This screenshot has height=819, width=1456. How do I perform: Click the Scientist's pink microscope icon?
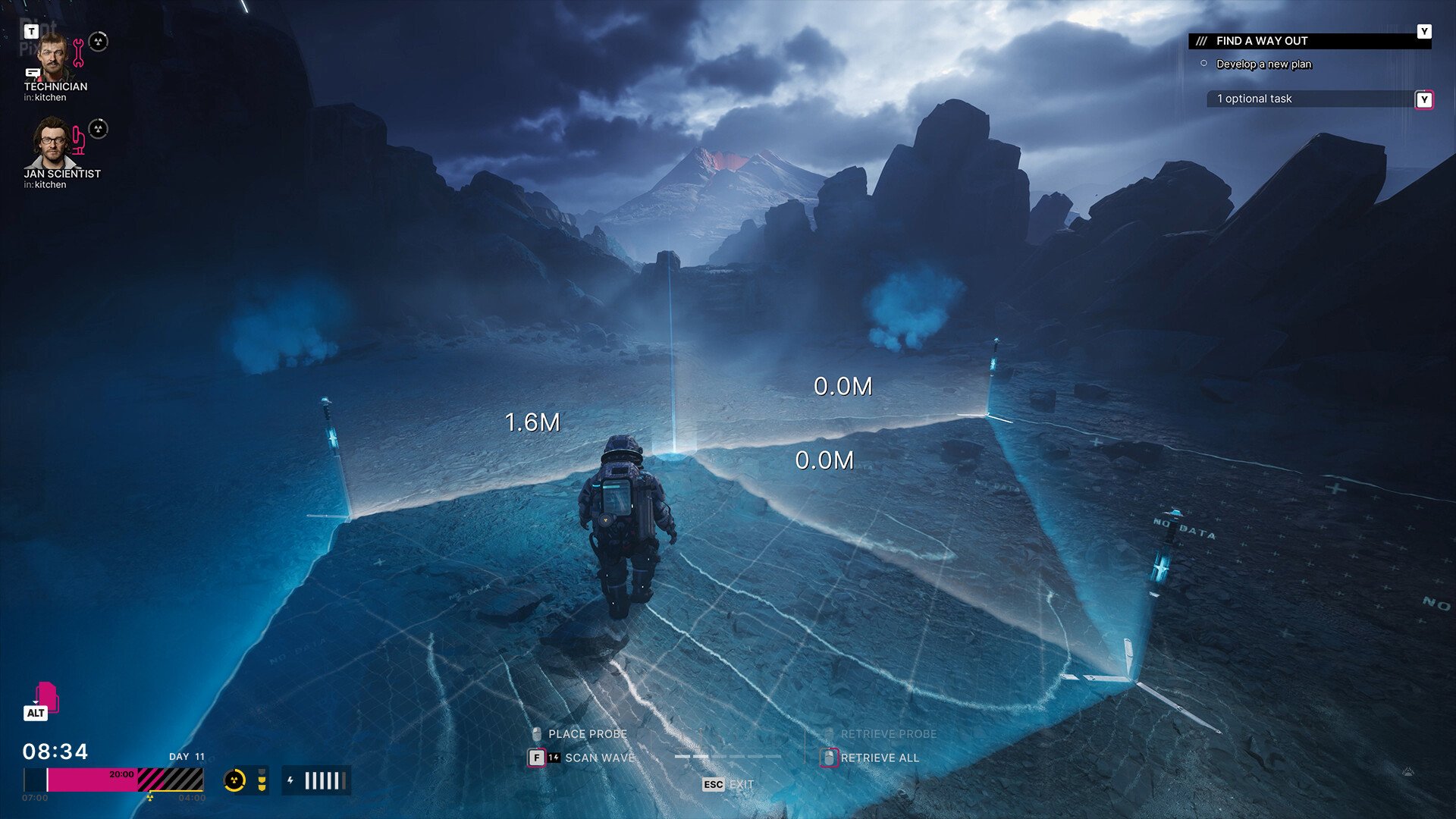[78, 141]
